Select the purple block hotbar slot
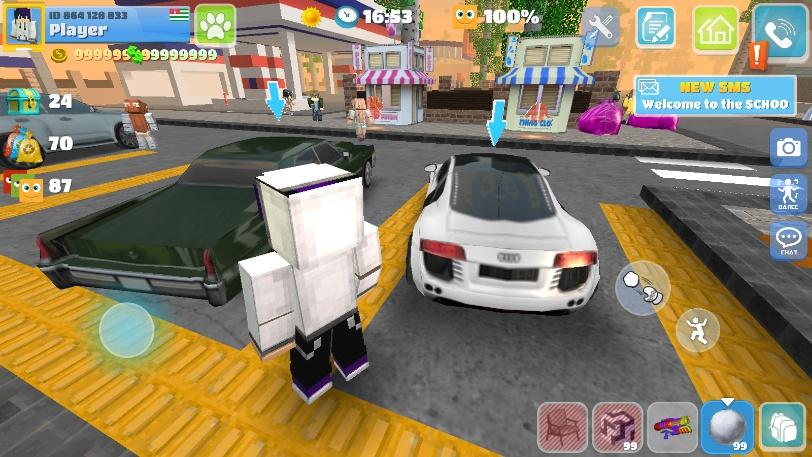This screenshot has width=812, height=457. point(617,427)
